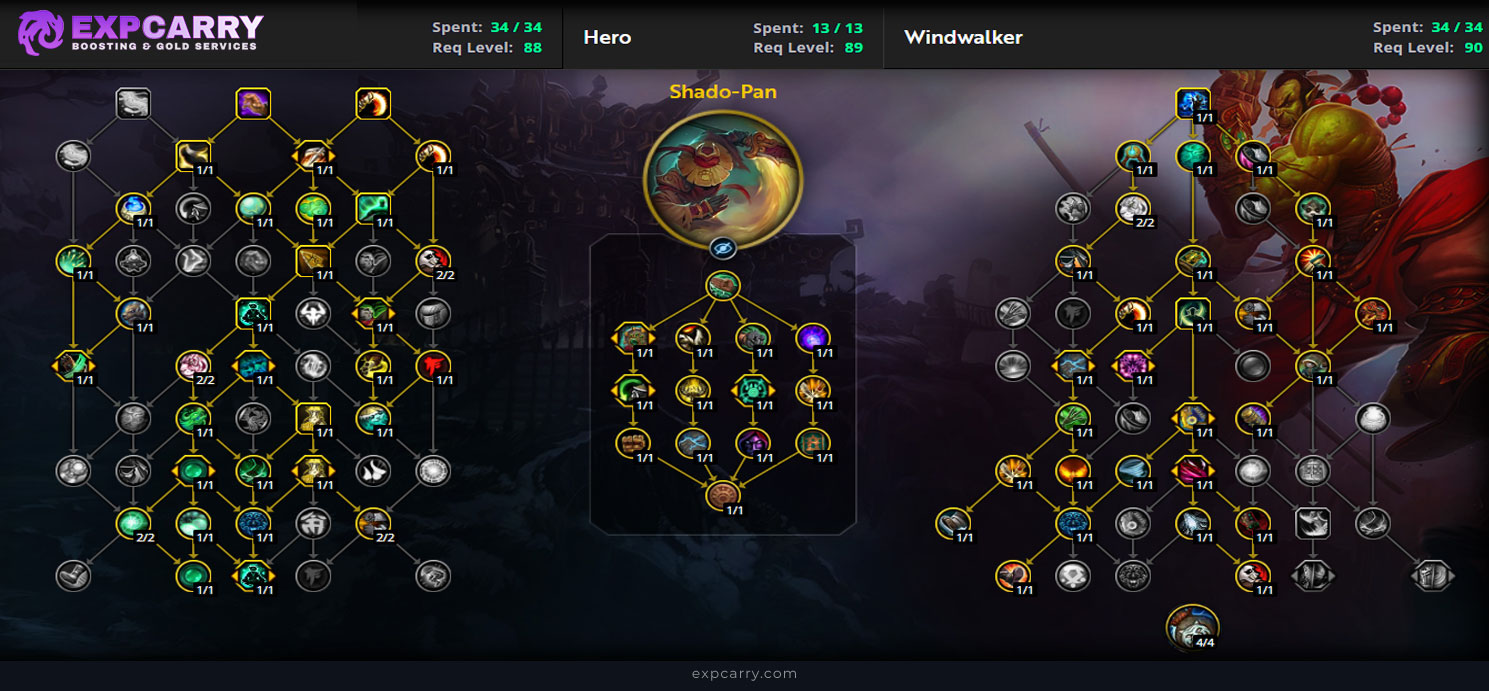Select the pink swirl 2/2 class talent
Image resolution: width=1489 pixels, height=691 pixels.
click(192, 366)
